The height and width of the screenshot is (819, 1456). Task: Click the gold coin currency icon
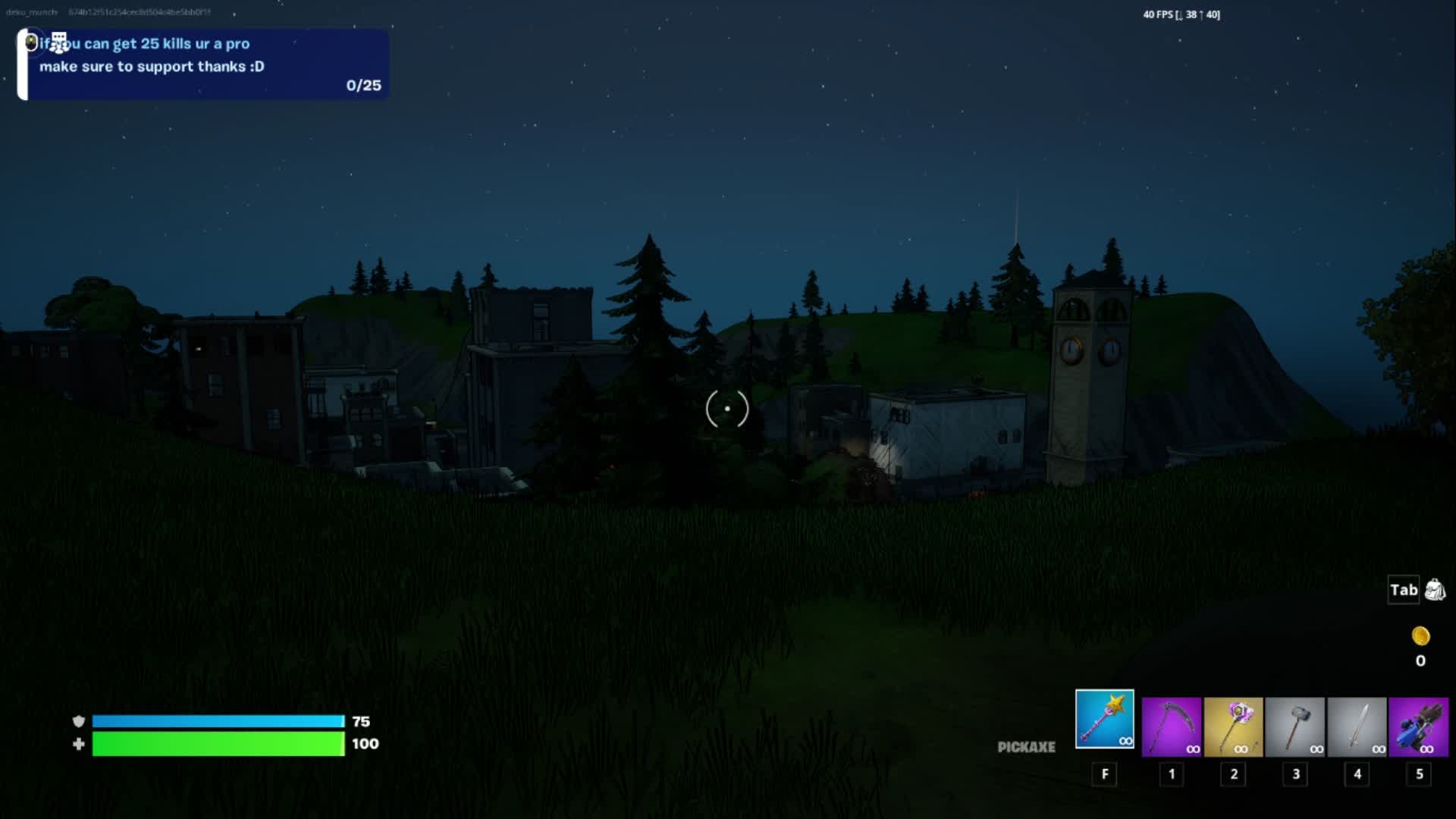click(1420, 635)
